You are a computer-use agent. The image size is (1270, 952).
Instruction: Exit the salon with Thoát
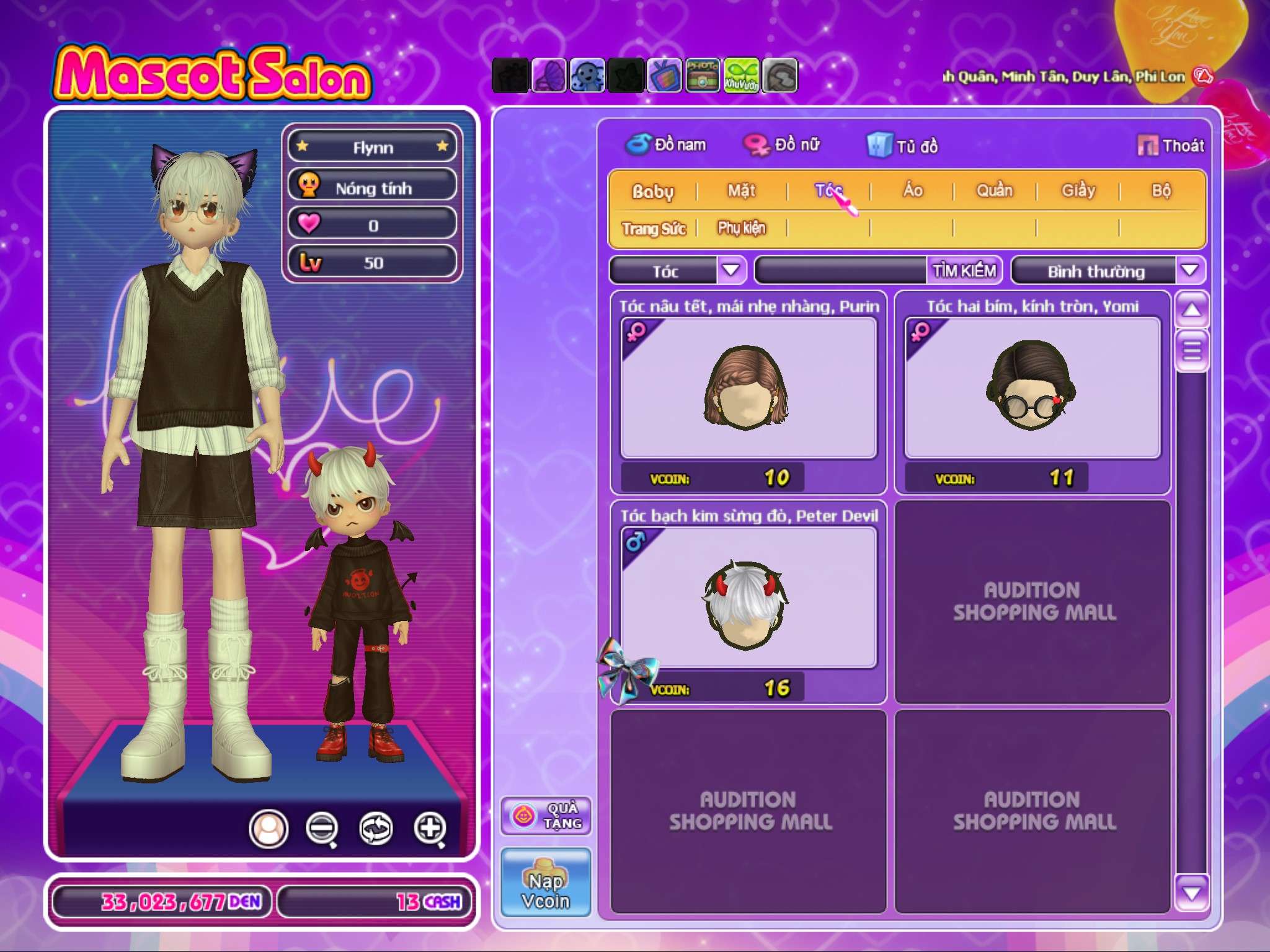[1171, 146]
